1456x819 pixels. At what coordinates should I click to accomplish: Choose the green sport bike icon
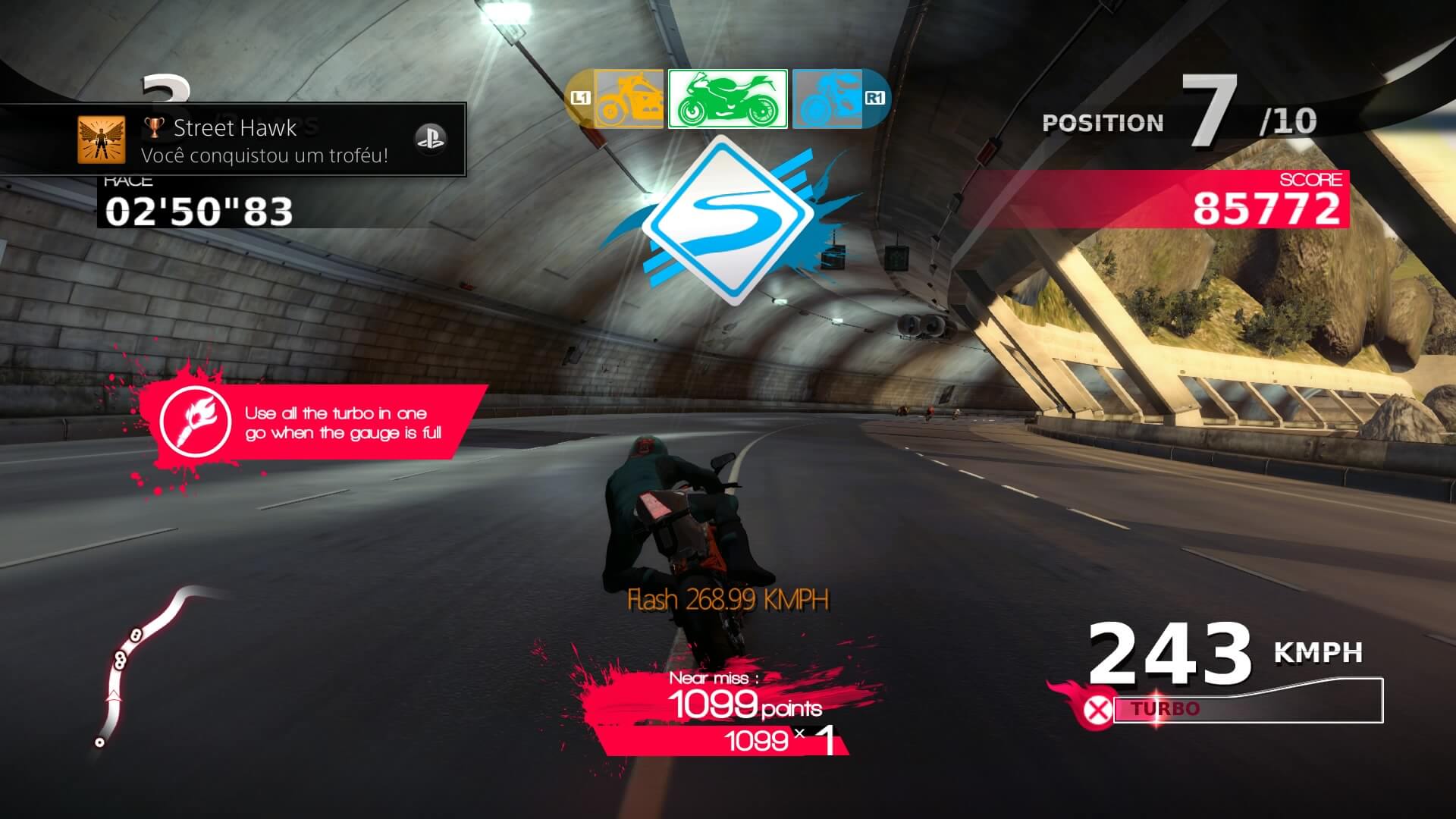[x=727, y=99]
